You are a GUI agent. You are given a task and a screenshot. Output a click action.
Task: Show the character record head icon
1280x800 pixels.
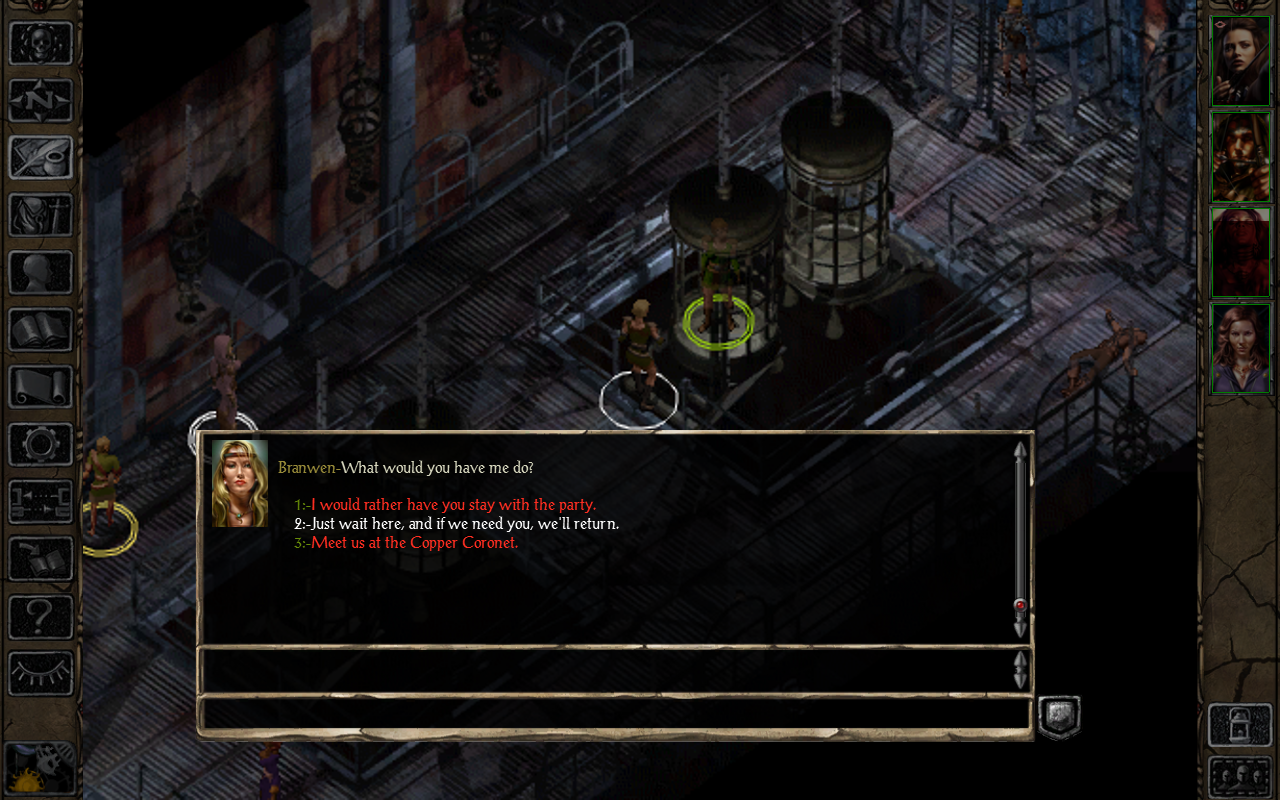[x=41, y=272]
